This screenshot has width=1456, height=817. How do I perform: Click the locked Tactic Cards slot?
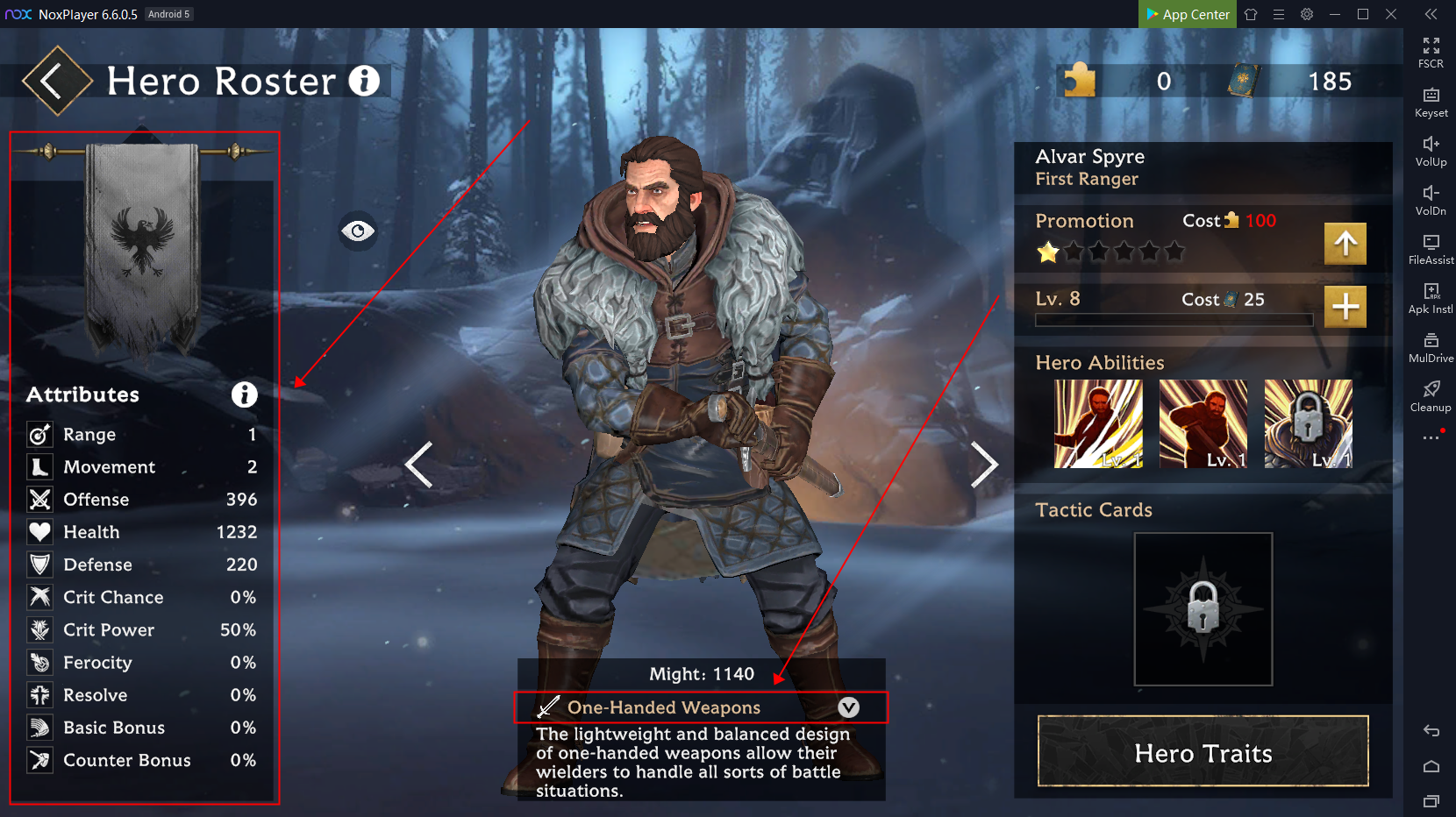pos(1203,609)
